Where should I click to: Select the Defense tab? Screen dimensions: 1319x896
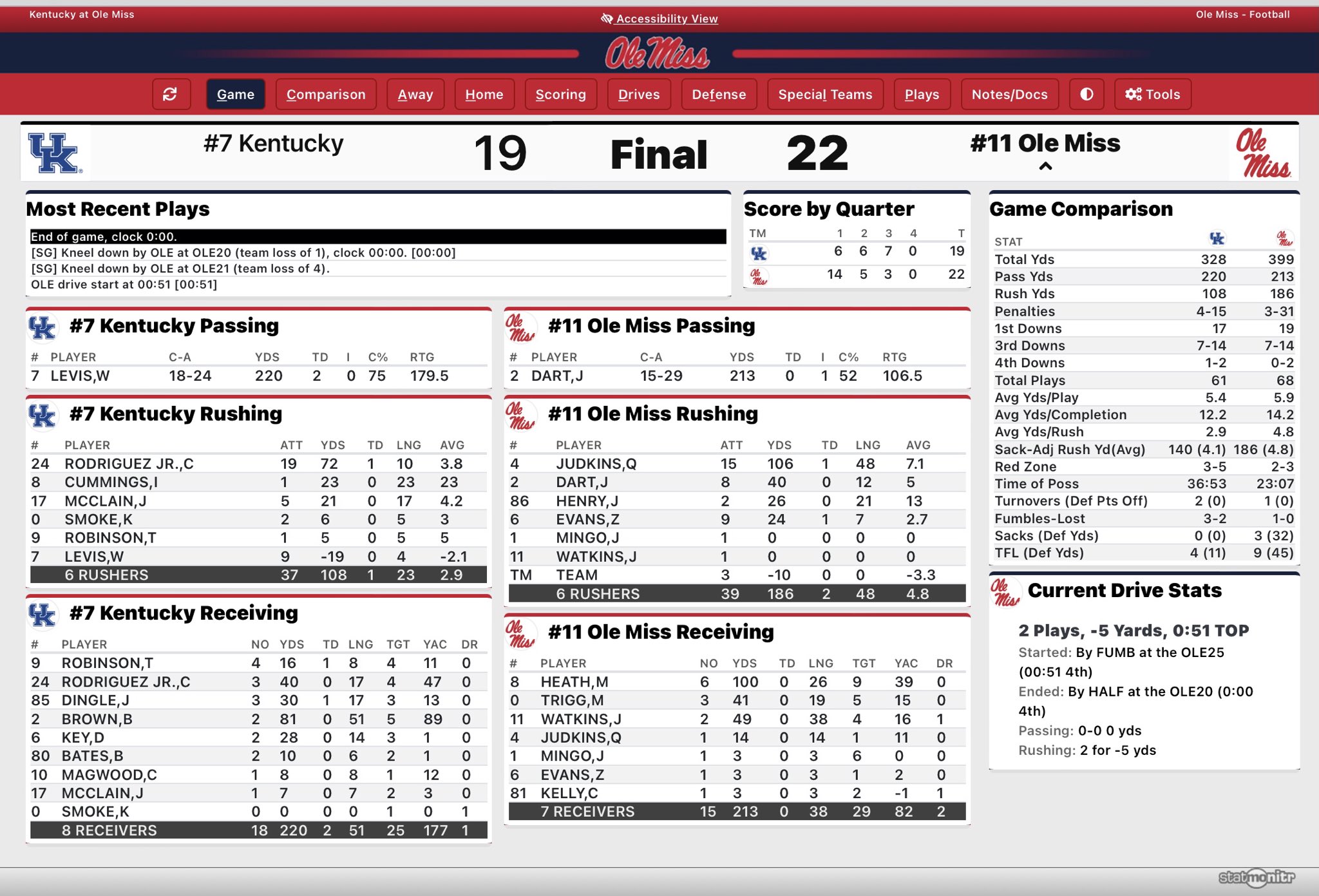point(719,94)
